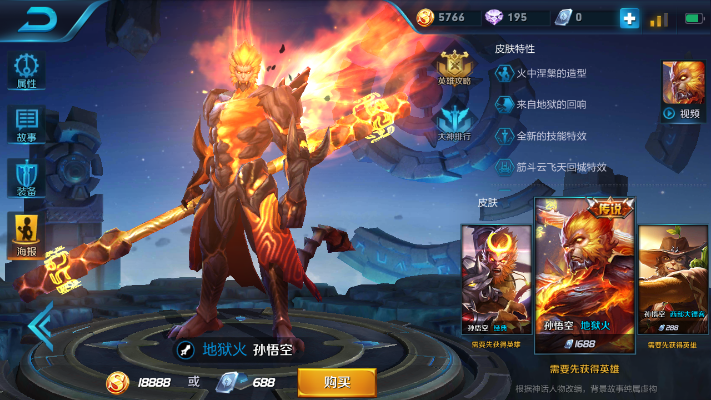Open the 大神排行 ranking icon

(454, 122)
